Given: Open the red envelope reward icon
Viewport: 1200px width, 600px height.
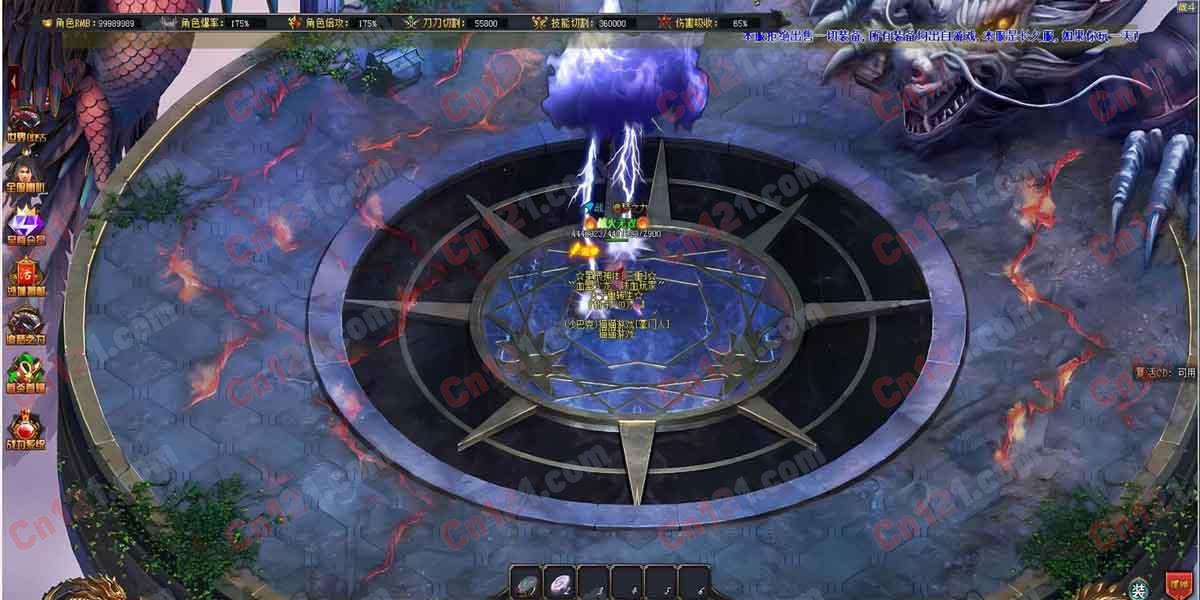Looking at the screenshot, I should coord(24,273).
